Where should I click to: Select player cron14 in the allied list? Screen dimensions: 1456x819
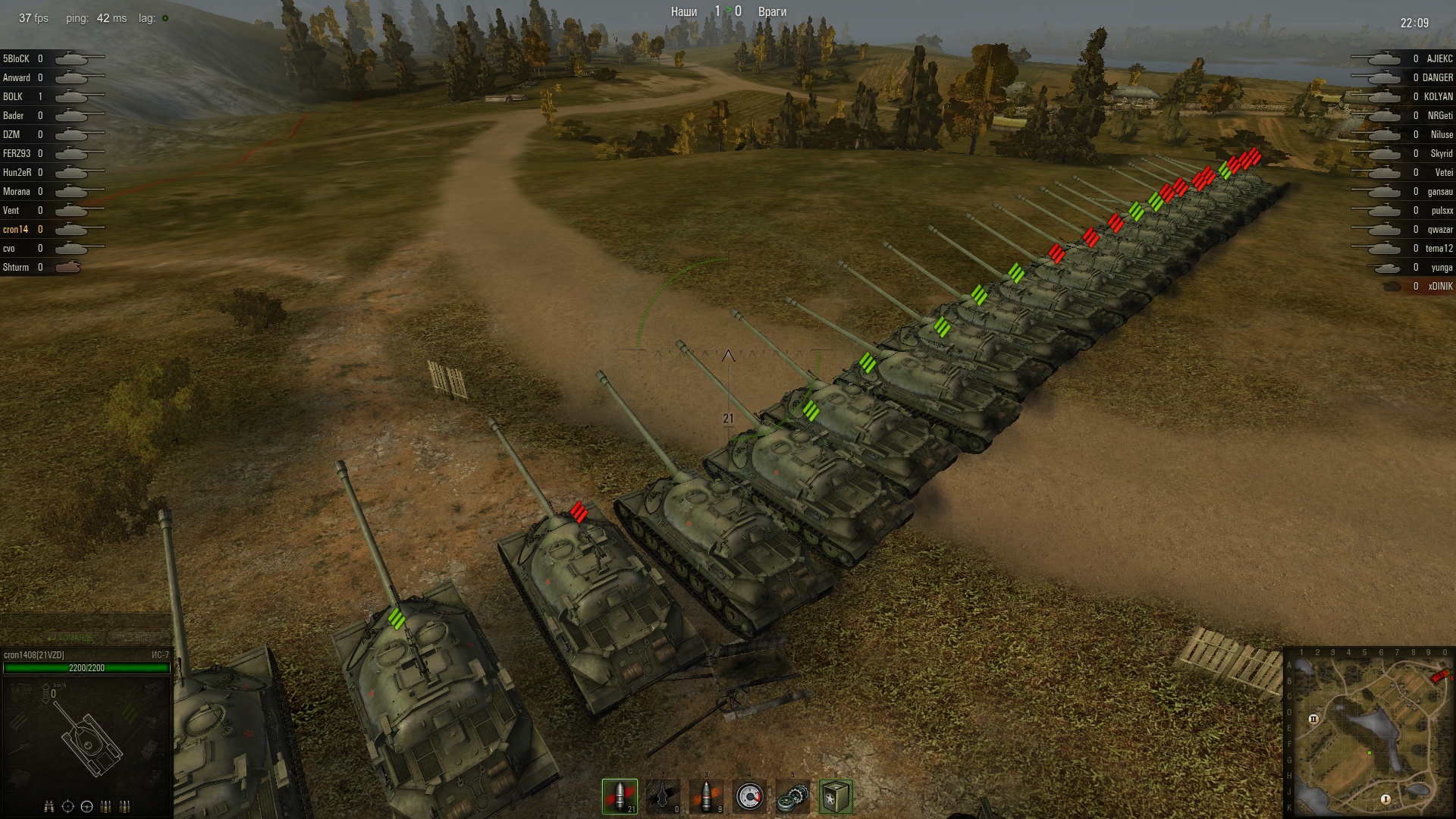coord(15,230)
